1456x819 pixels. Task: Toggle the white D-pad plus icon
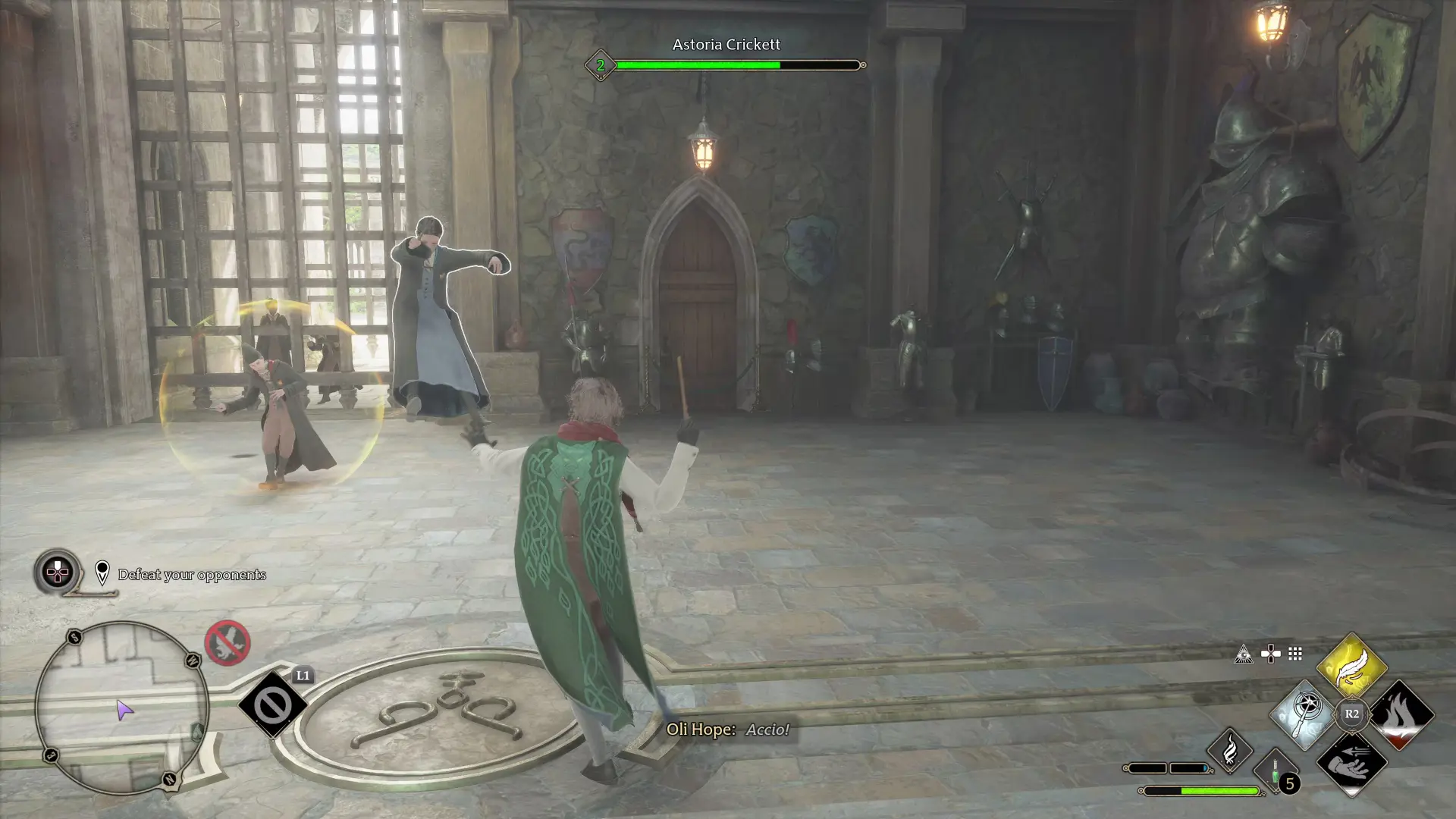pyautogui.click(x=1270, y=654)
